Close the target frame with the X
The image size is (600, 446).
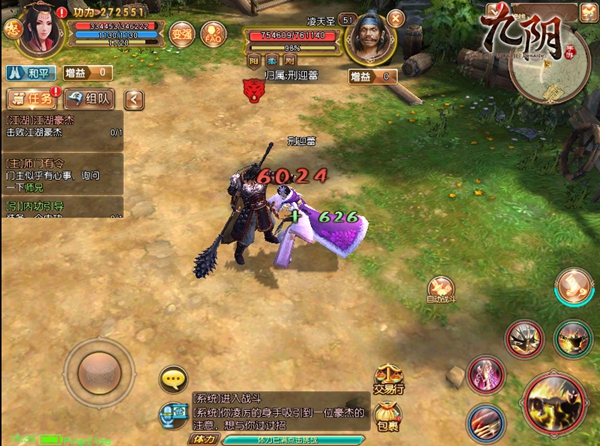[395, 18]
